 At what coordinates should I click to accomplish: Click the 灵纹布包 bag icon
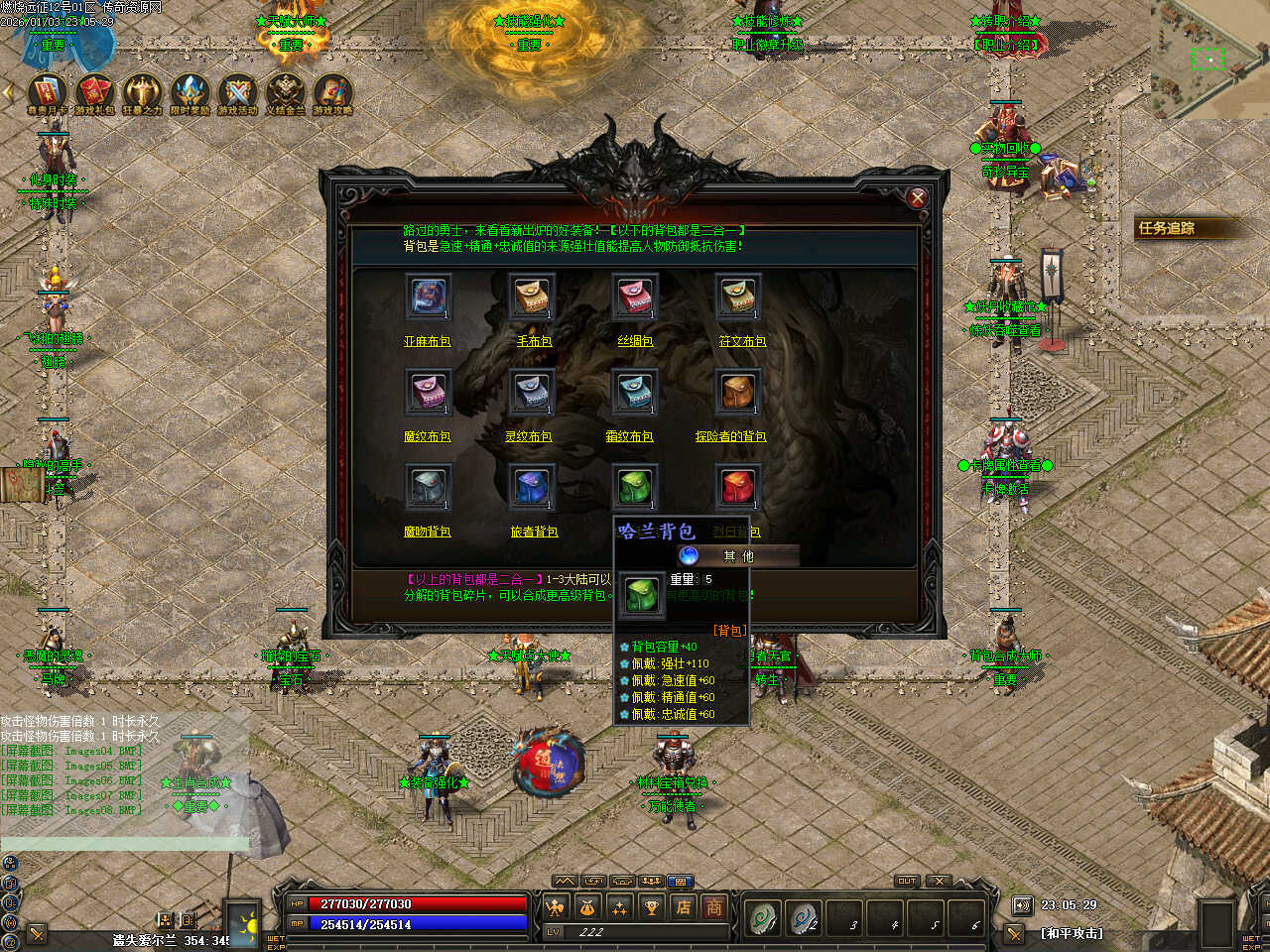[x=531, y=392]
